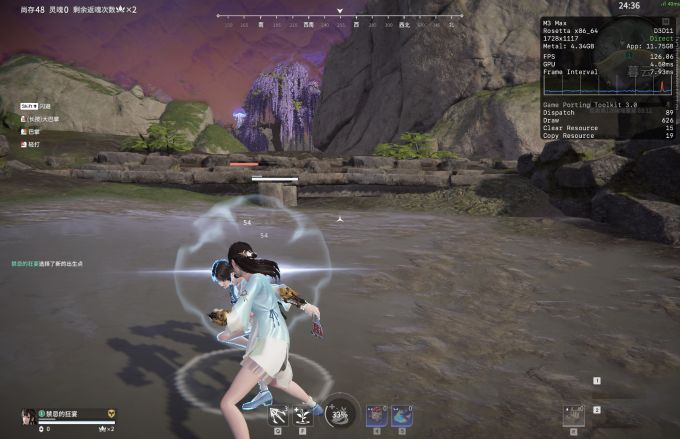Use the red consumable item slot
The height and width of the screenshot is (439, 680).
[x=377, y=414]
